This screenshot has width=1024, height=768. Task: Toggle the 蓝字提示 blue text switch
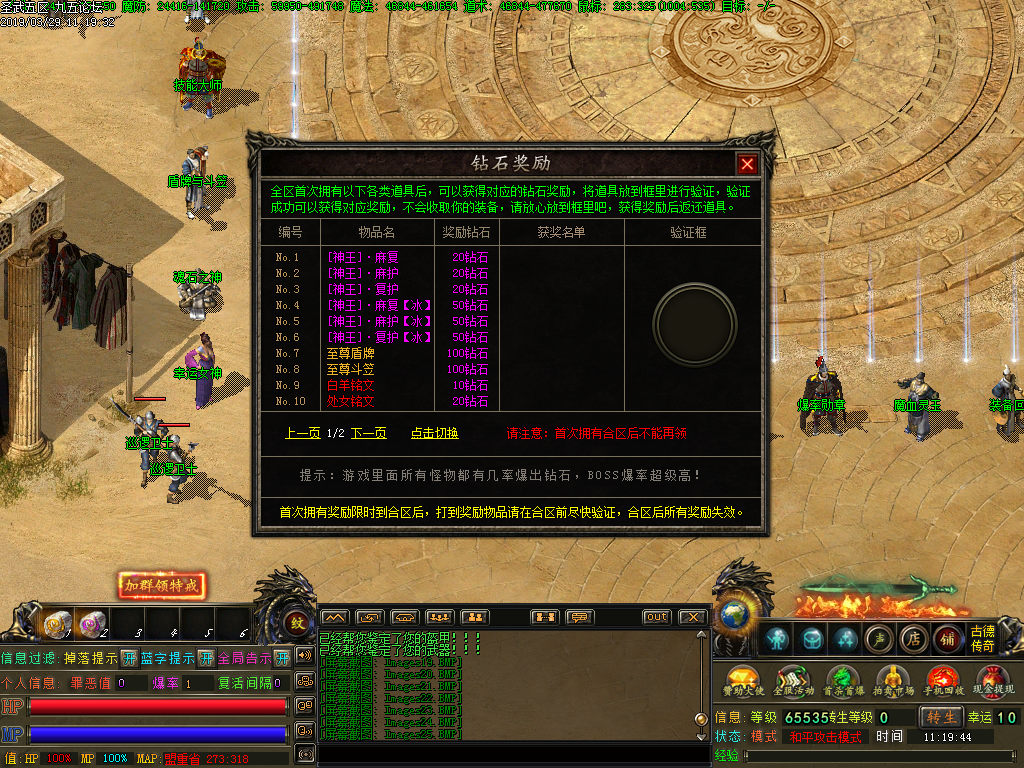[206, 658]
